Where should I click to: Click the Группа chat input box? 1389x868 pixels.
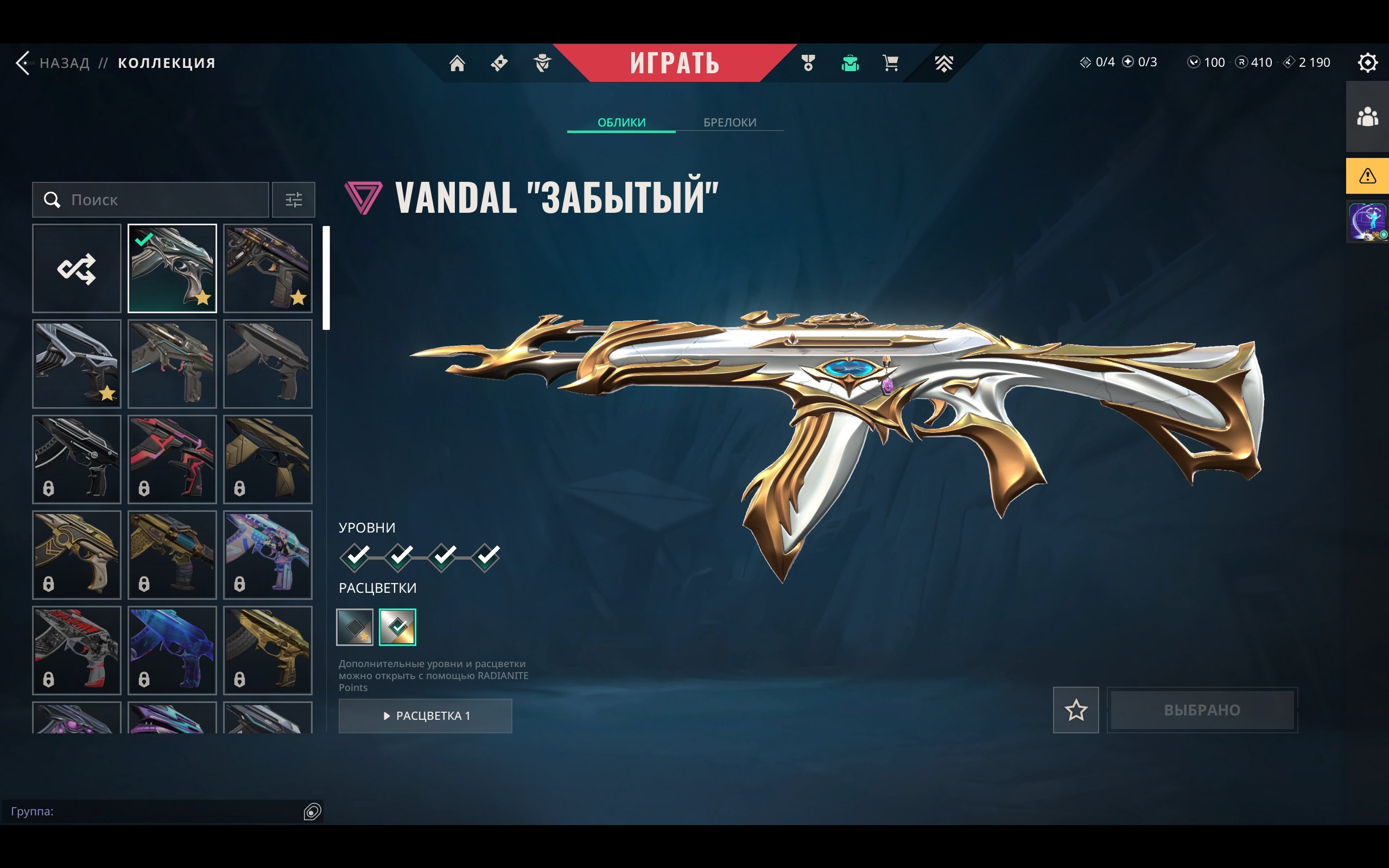point(155,811)
